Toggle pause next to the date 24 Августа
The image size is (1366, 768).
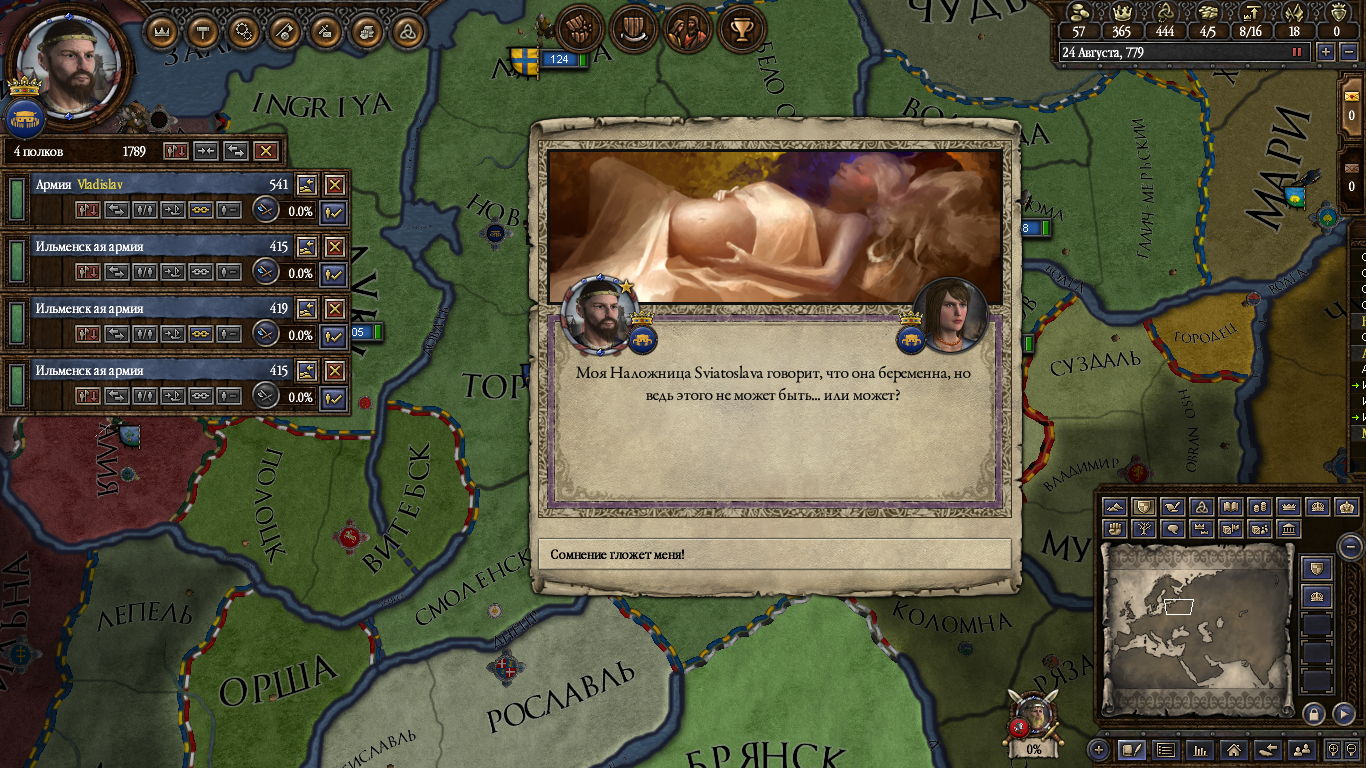1297,52
